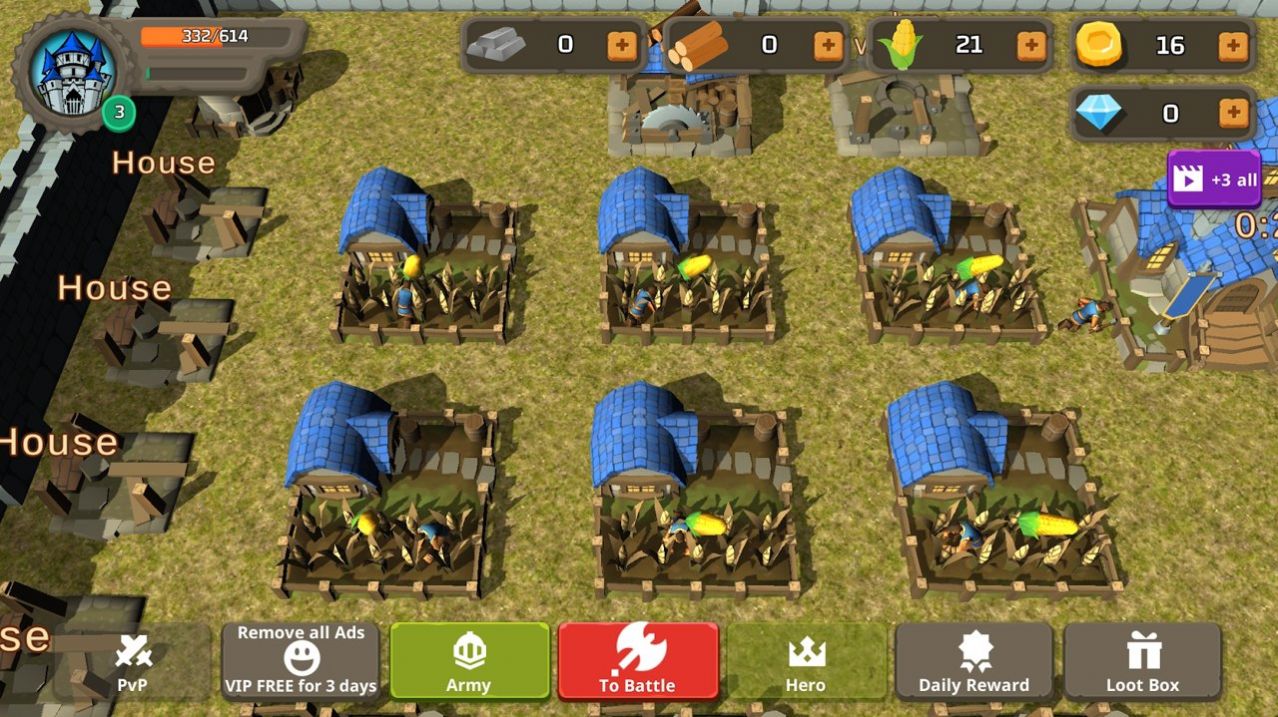Viewport: 1278px width, 717px height.
Task: Open the PvP mode
Action: tap(132, 661)
